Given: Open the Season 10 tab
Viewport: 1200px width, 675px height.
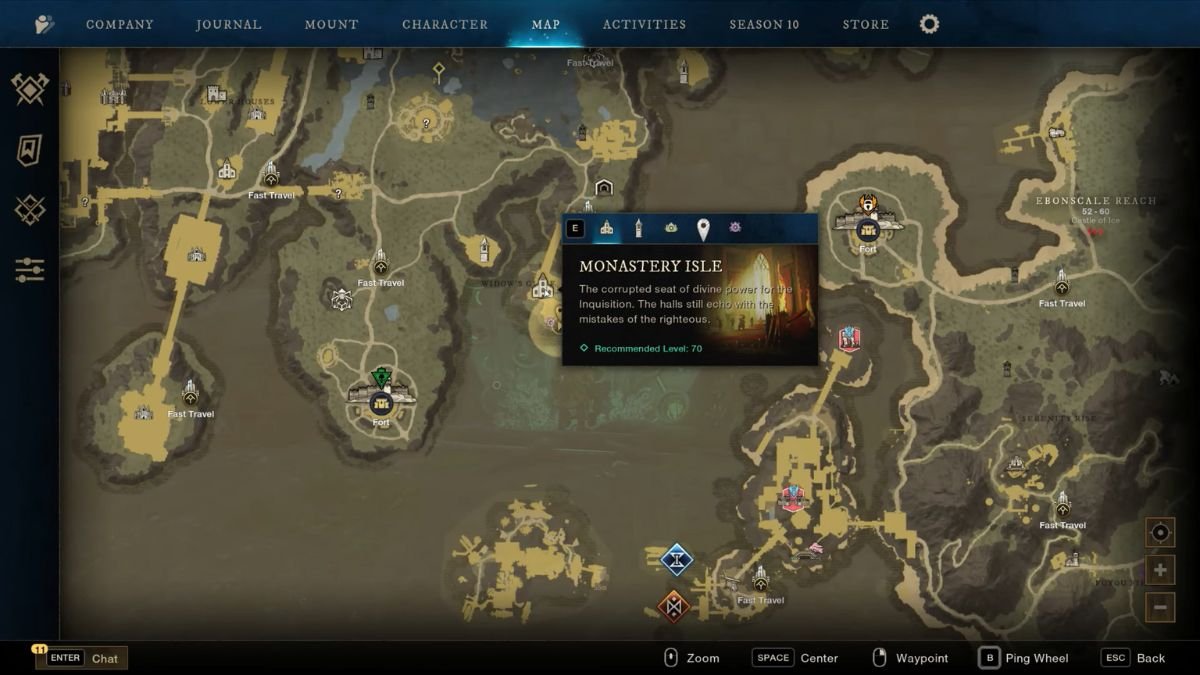Looking at the screenshot, I should point(764,24).
